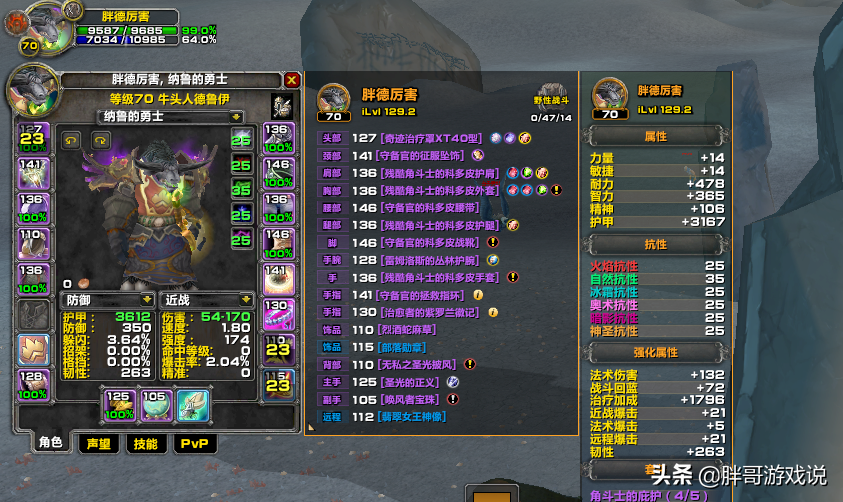This screenshot has width=843, height=502.
Task: Select the PvP tab
Action: click(x=193, y=444)
